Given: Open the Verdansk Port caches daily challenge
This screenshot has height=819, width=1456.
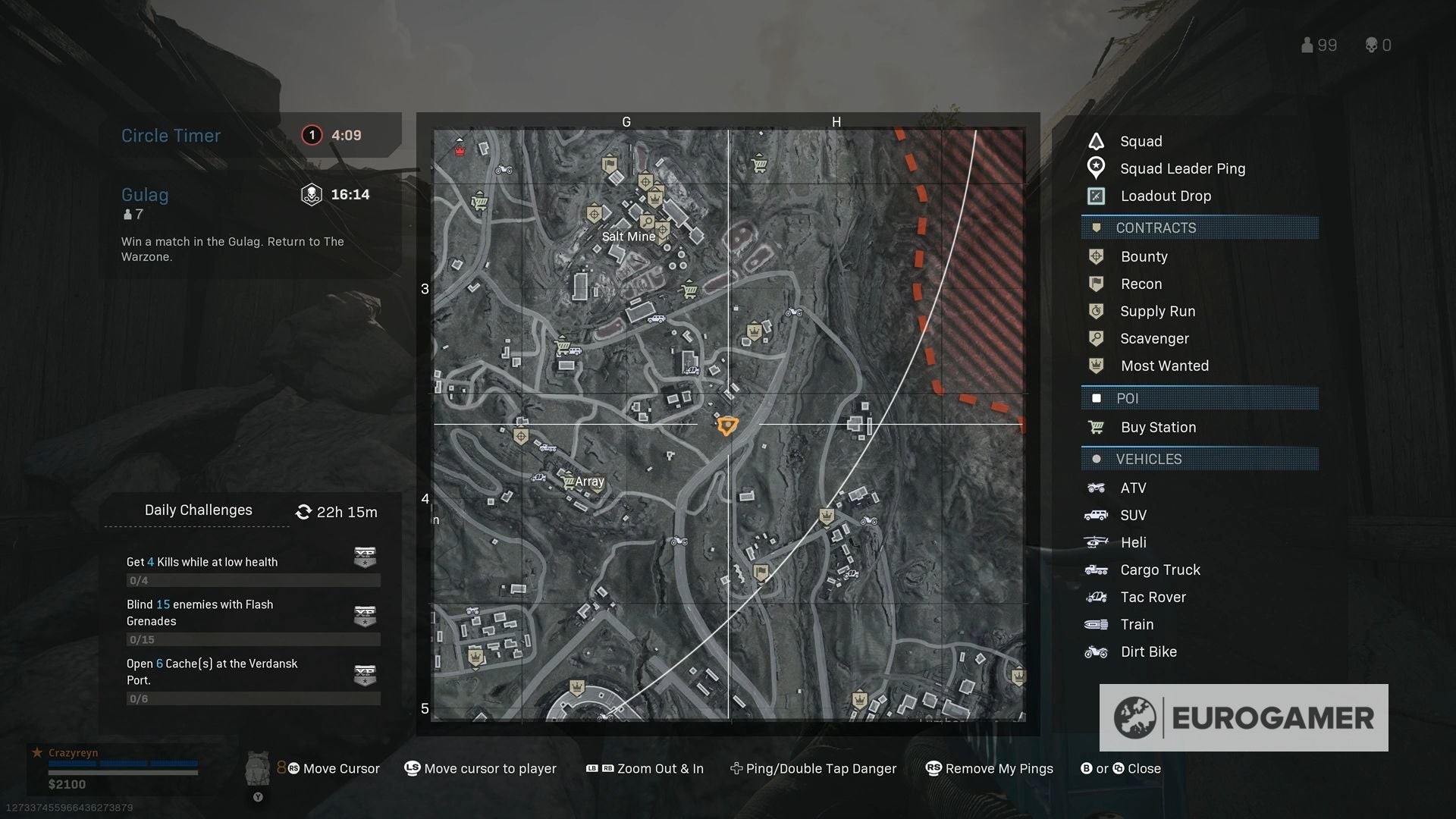Looking at the screenshot, I should click(252, 679).
